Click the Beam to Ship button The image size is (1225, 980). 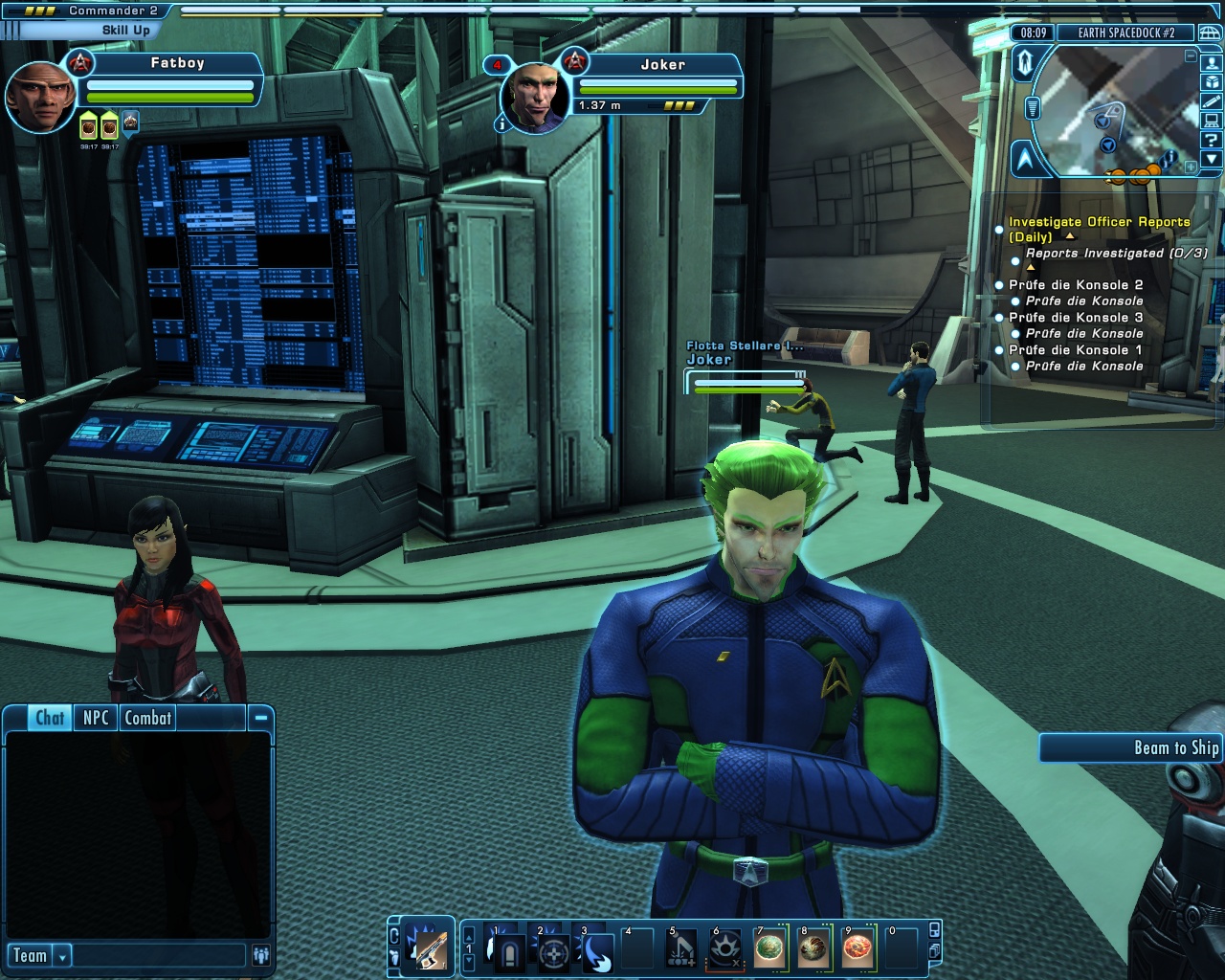[1131, 747]
